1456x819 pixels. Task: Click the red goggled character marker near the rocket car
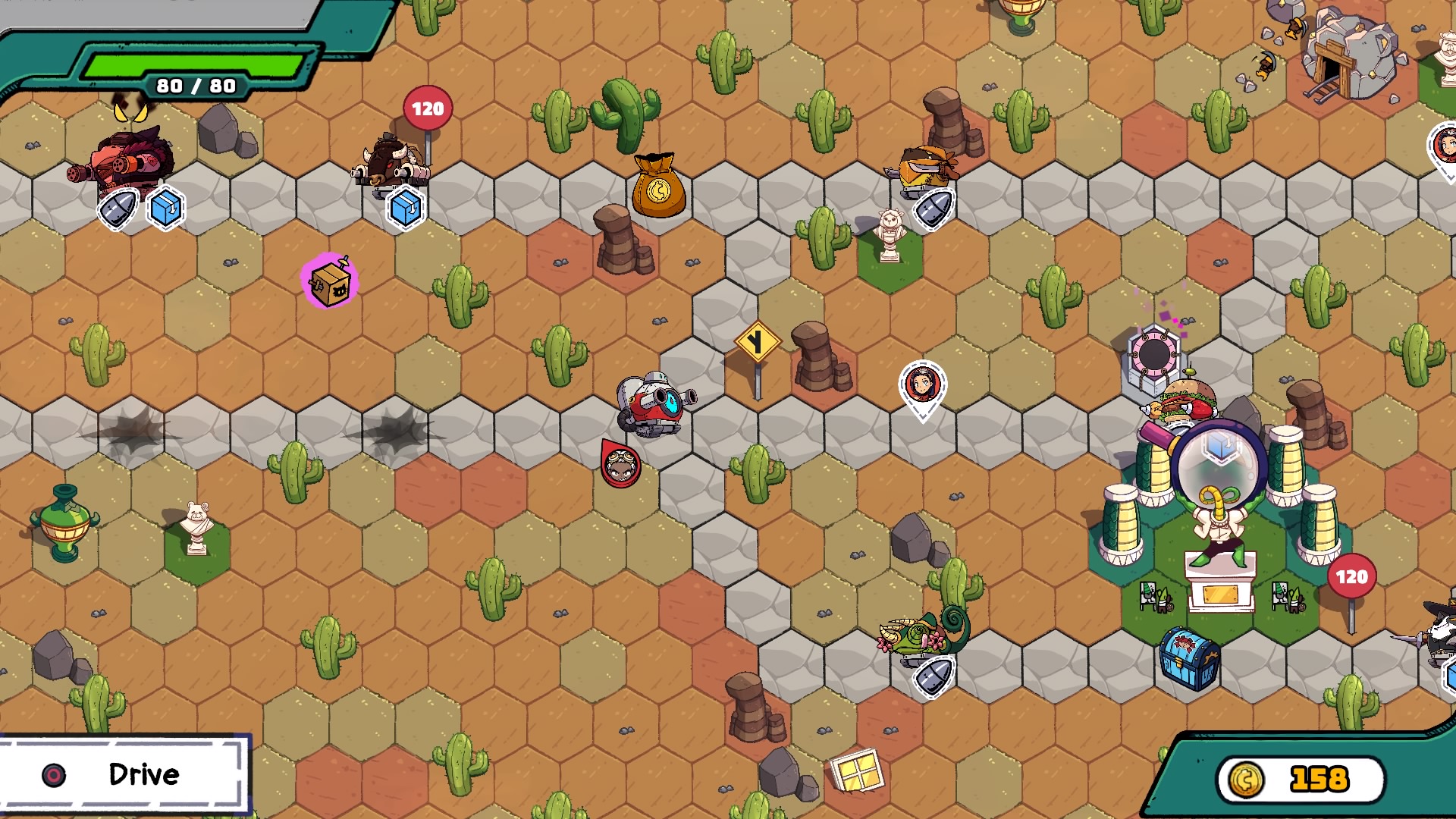(x=620, y=466)
